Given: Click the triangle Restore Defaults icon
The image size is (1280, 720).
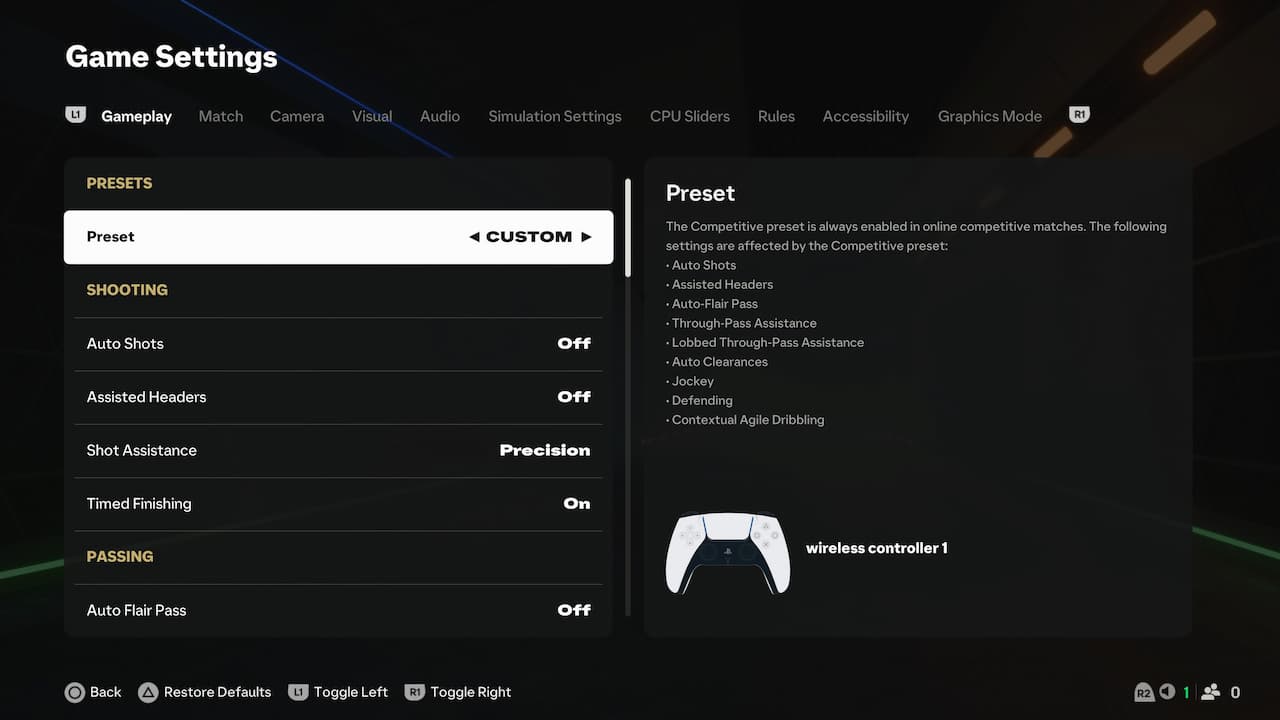Looking at the screenshot, I should click(148, 691).
